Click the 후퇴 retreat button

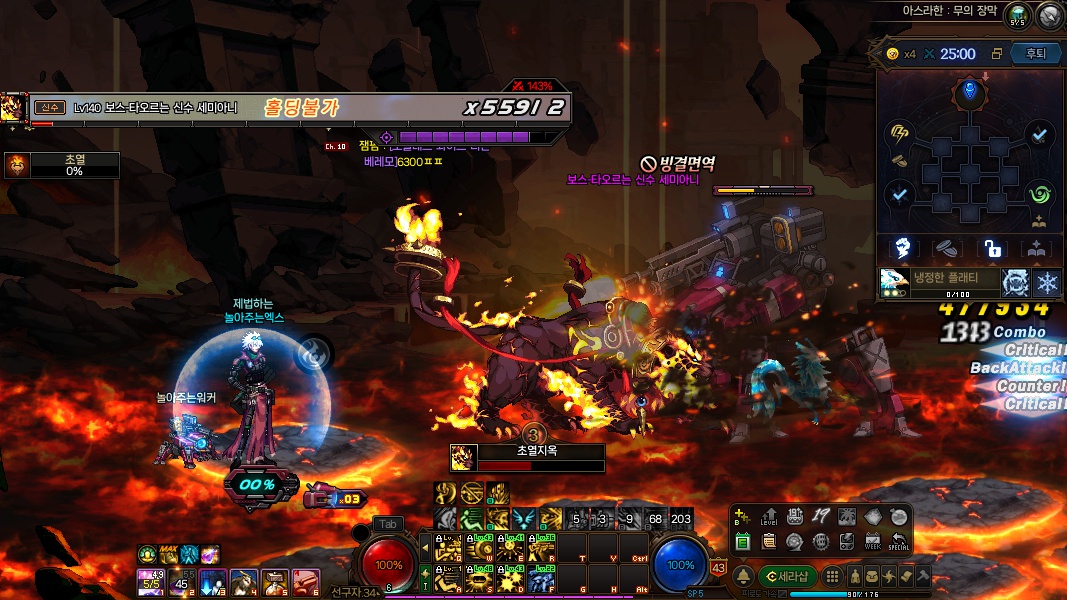[x=1036, y=54]
